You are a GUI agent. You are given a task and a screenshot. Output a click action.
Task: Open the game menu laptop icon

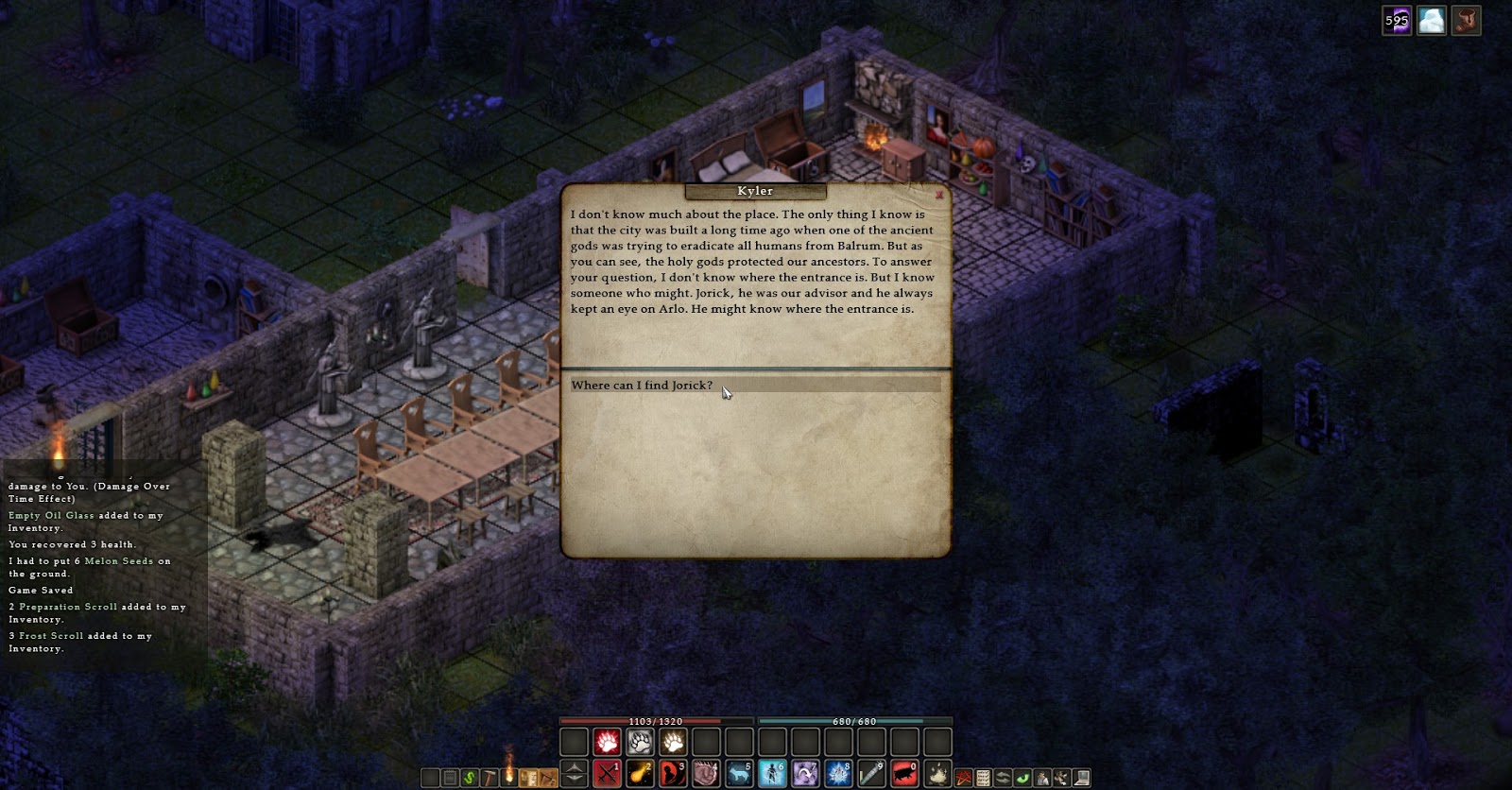(x=1081, y=777)
